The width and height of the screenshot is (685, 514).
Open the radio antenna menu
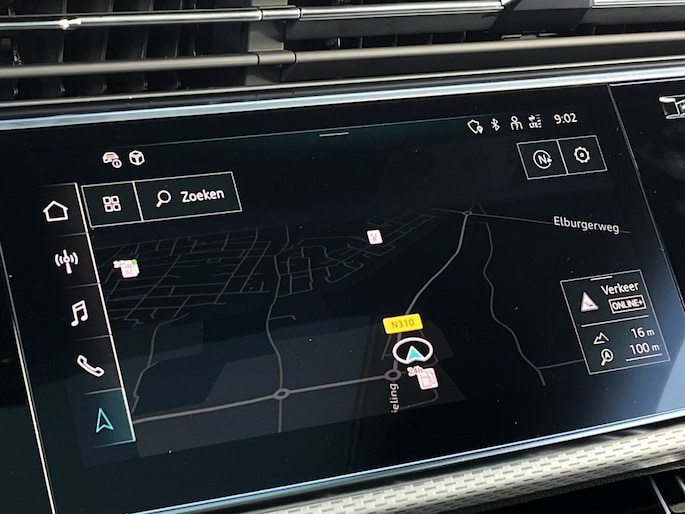click(x=66, y=263)
